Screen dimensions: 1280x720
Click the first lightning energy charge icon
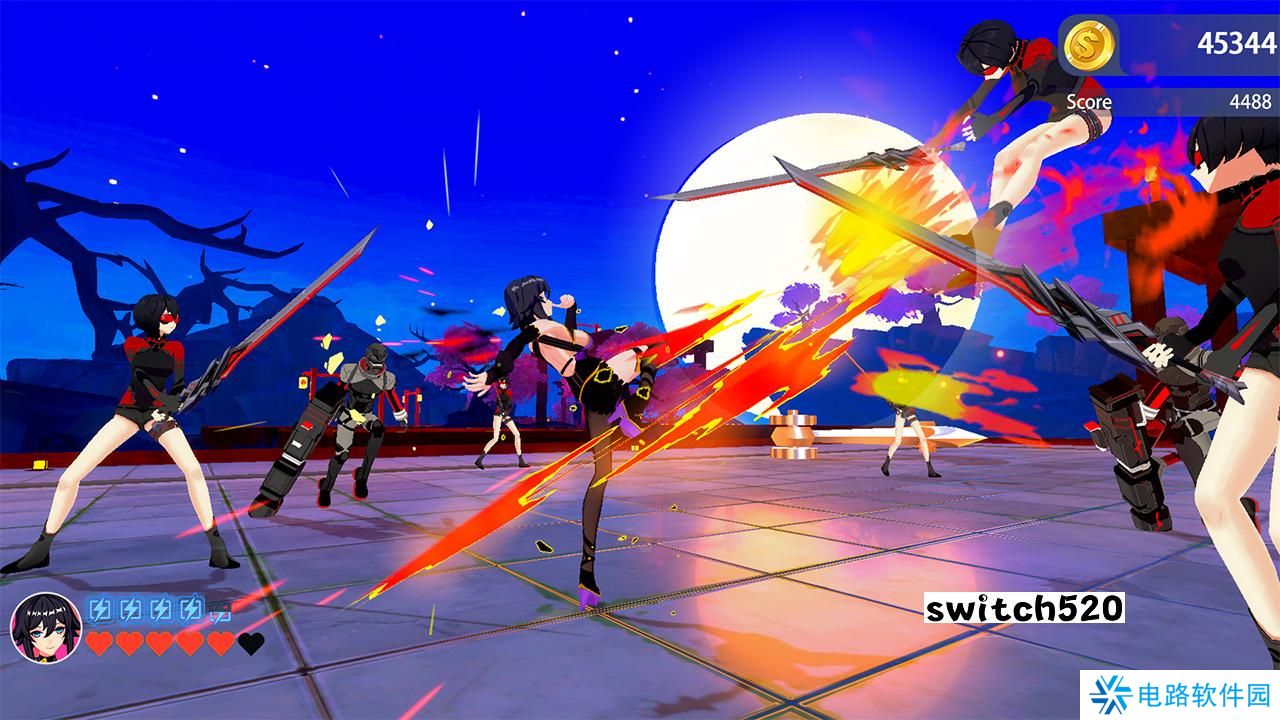(100, 609)
